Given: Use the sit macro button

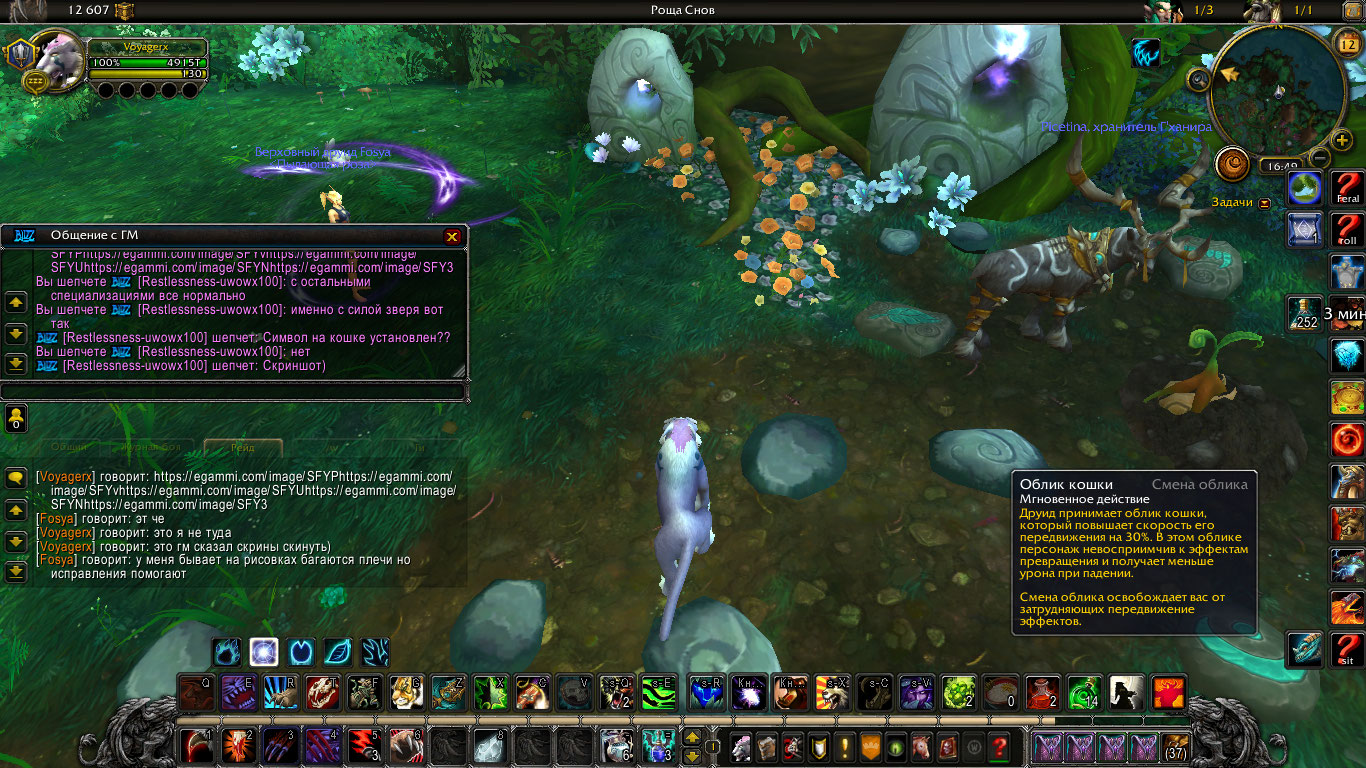Looking at the screenshot, I should click(1347, 648).
